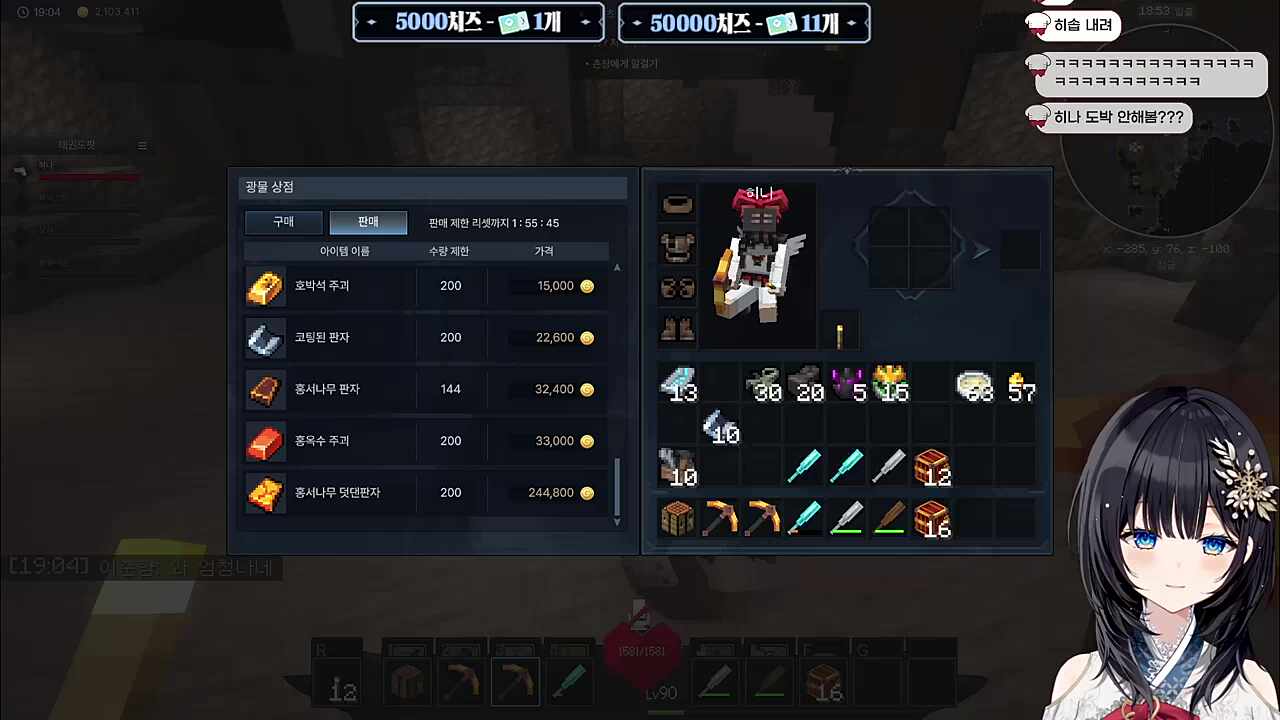Switch to the 판매 sell tab
The image size is (1280, 720).
[367, 221]
